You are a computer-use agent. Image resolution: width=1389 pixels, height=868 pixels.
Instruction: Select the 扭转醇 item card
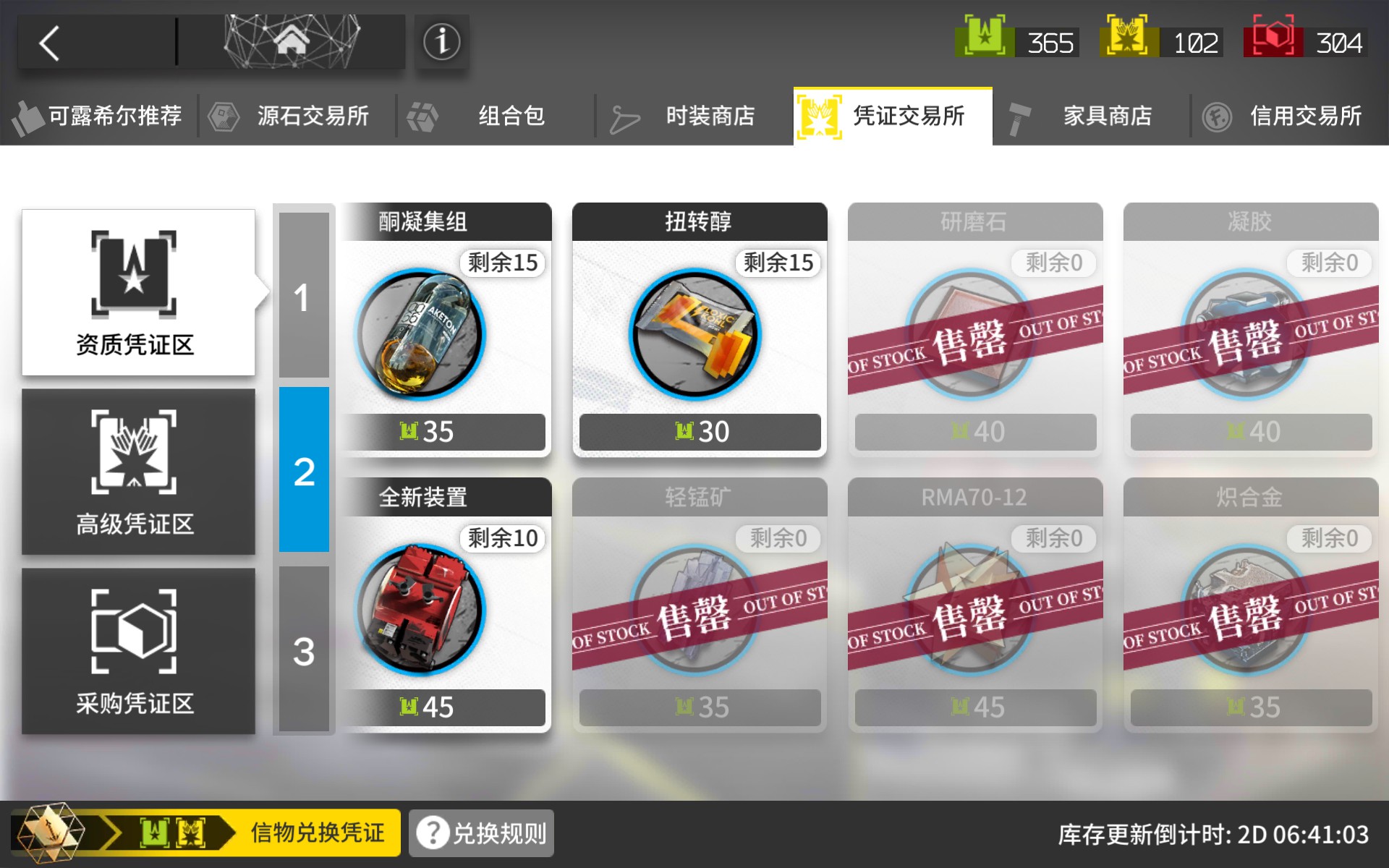(x=700, y=333)
